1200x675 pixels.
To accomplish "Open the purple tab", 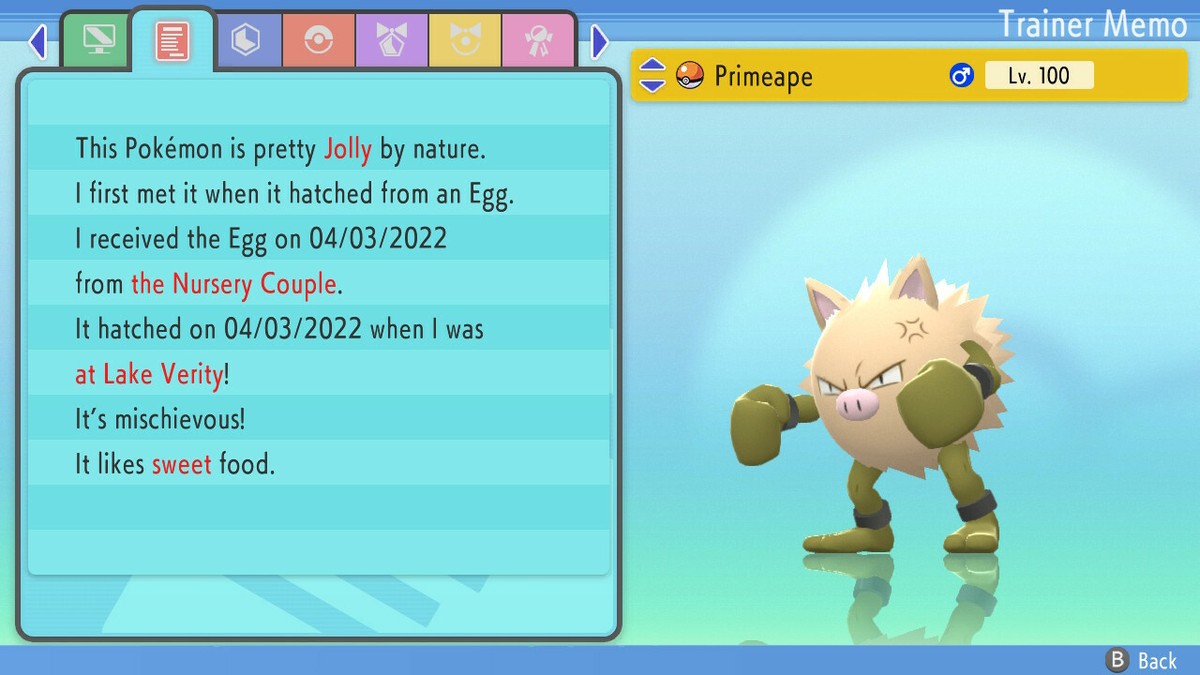I will 391,41.
